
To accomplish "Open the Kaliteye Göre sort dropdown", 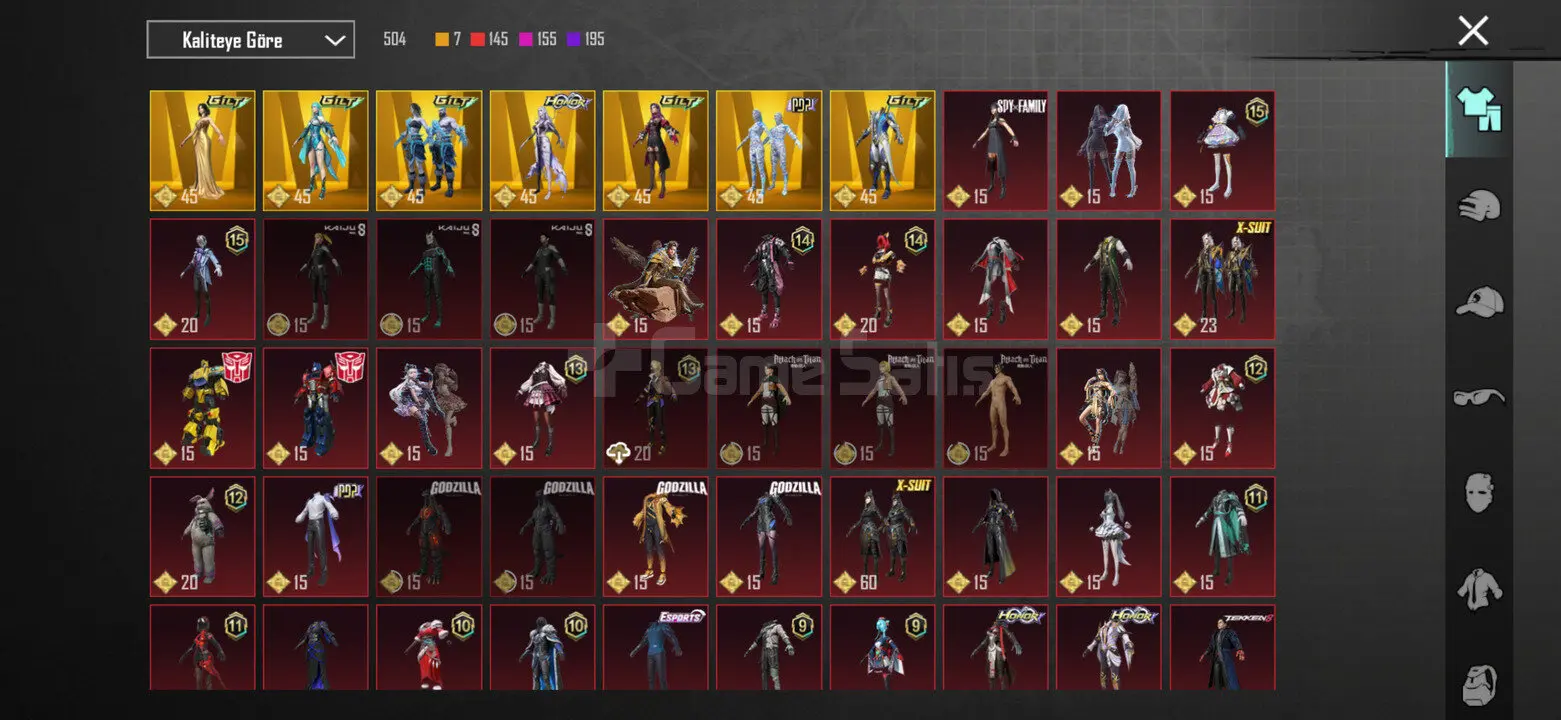I will point(250,40).
